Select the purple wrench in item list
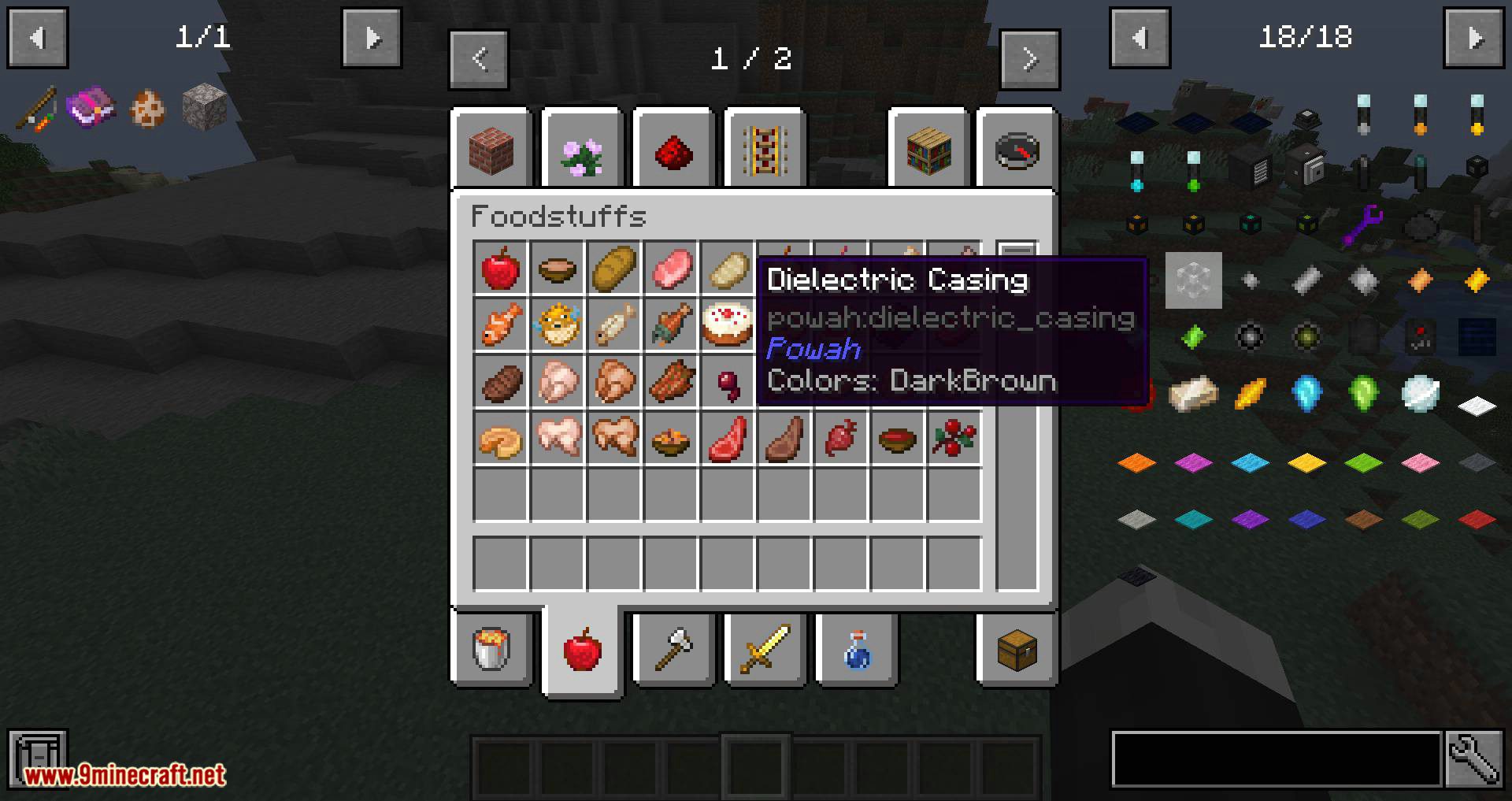Screen dimensions: 1512x801 1364,224
